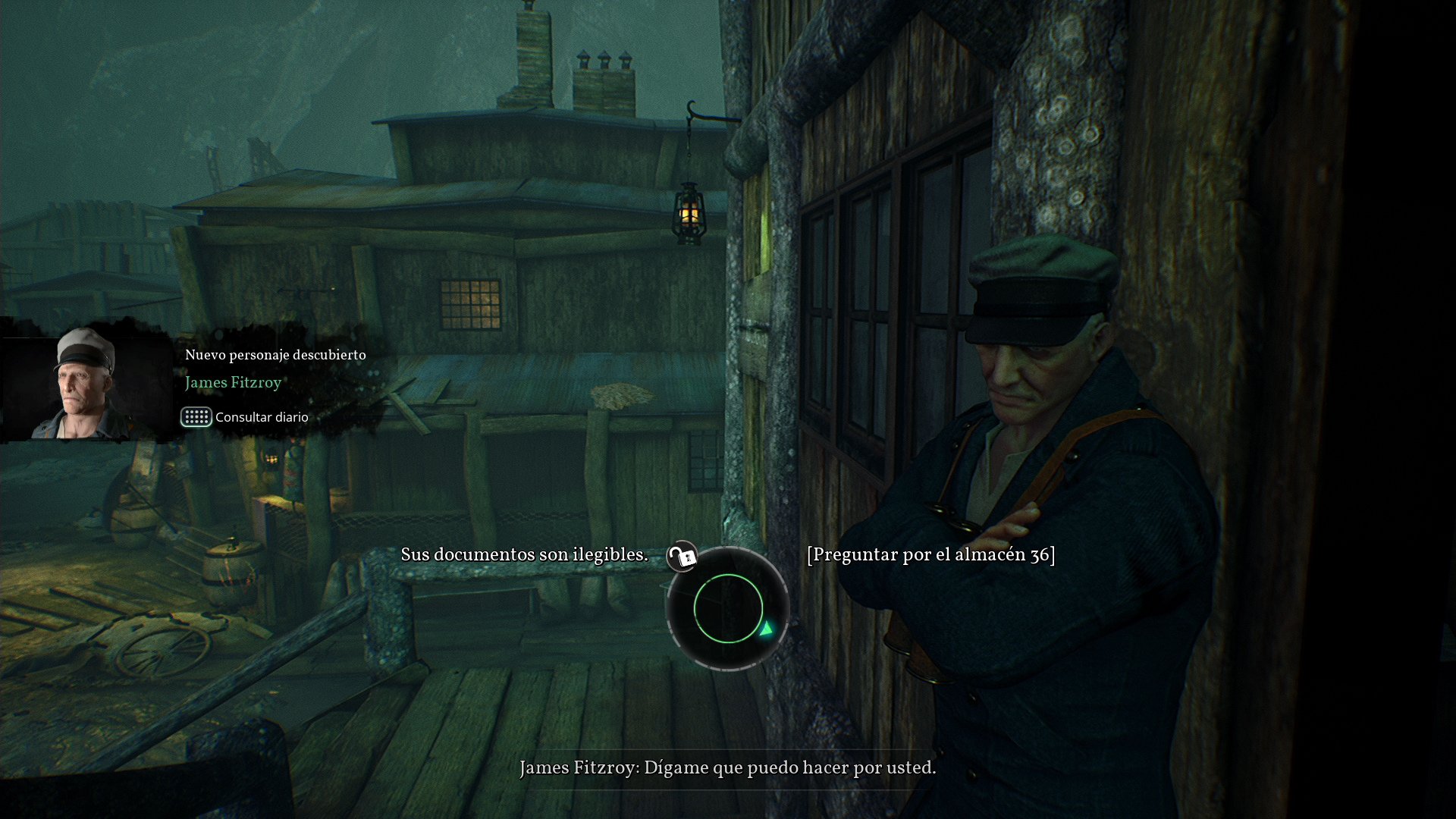Viewport: 1456px width, 819px height.
Task: Click the segmented outer rim of dialogue wheel
Action: (x=728, y=667)
